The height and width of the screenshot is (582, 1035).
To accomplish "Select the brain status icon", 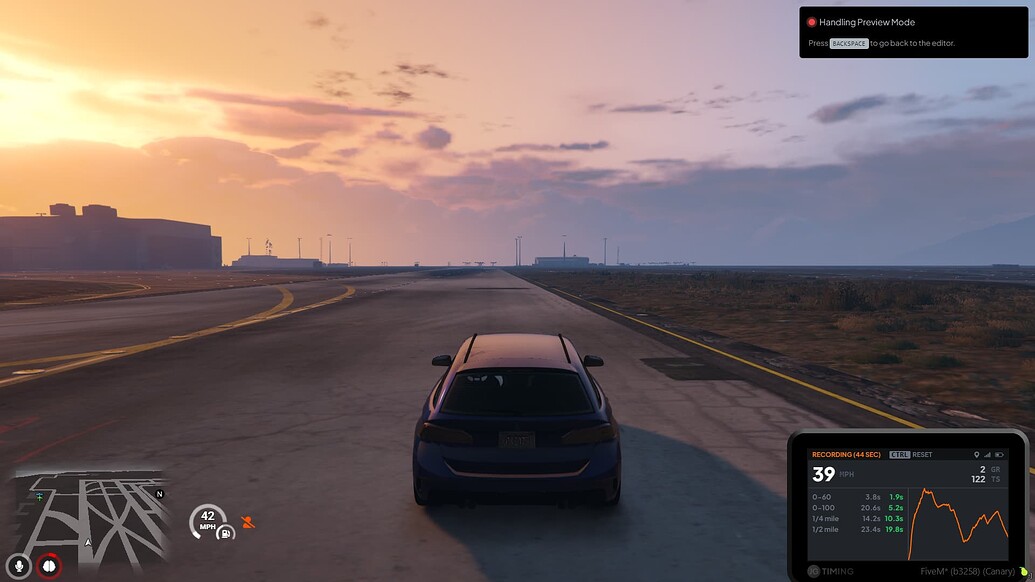I will (x=48, y=566).
